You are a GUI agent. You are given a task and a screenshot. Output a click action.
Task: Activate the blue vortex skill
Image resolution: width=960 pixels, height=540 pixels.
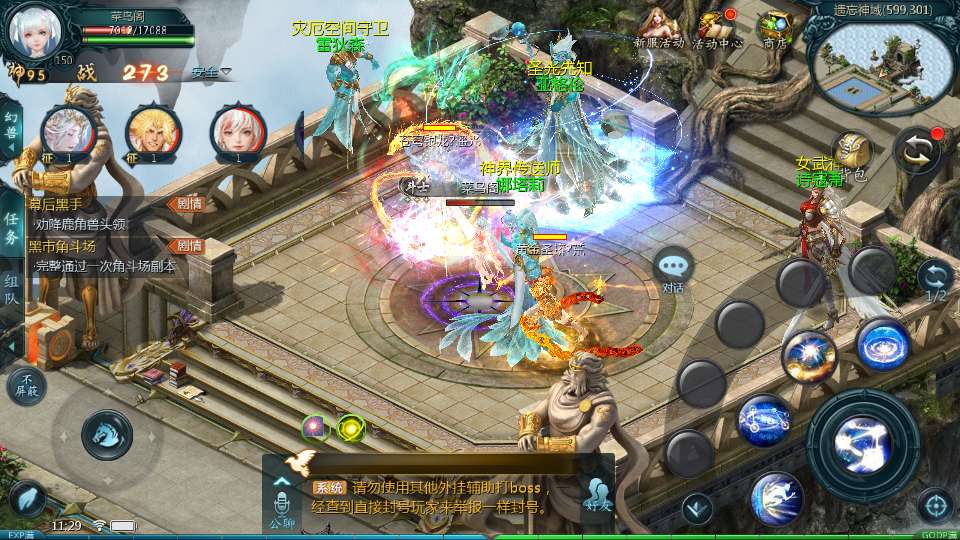coord(883,343)
